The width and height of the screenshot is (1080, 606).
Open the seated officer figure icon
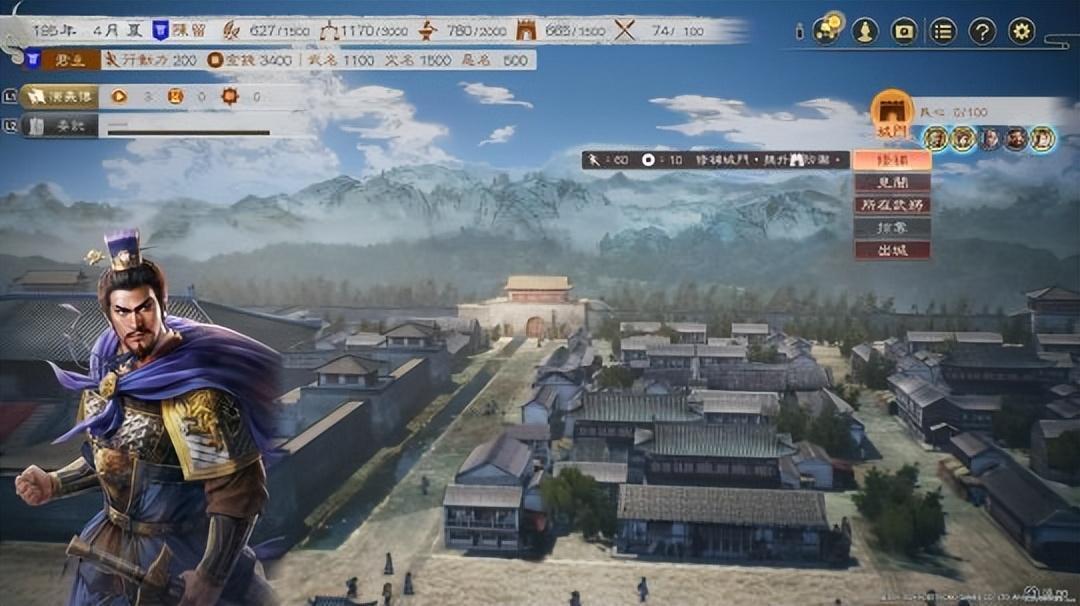coord(865,31)
